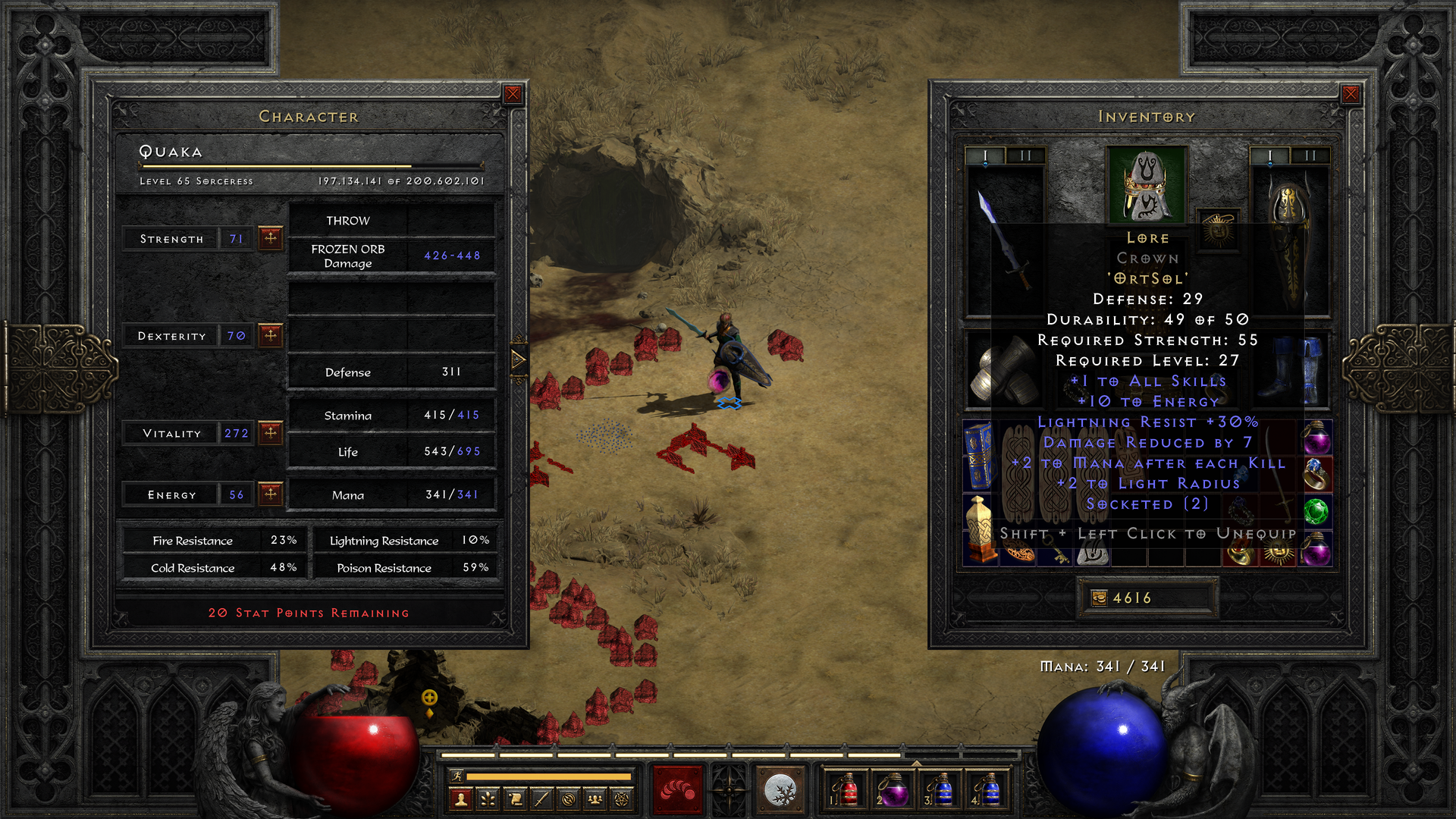The width and height of the screenshot is (1456, 819).
Task: Open the skill tree from the mini menu
Action: 488,799
